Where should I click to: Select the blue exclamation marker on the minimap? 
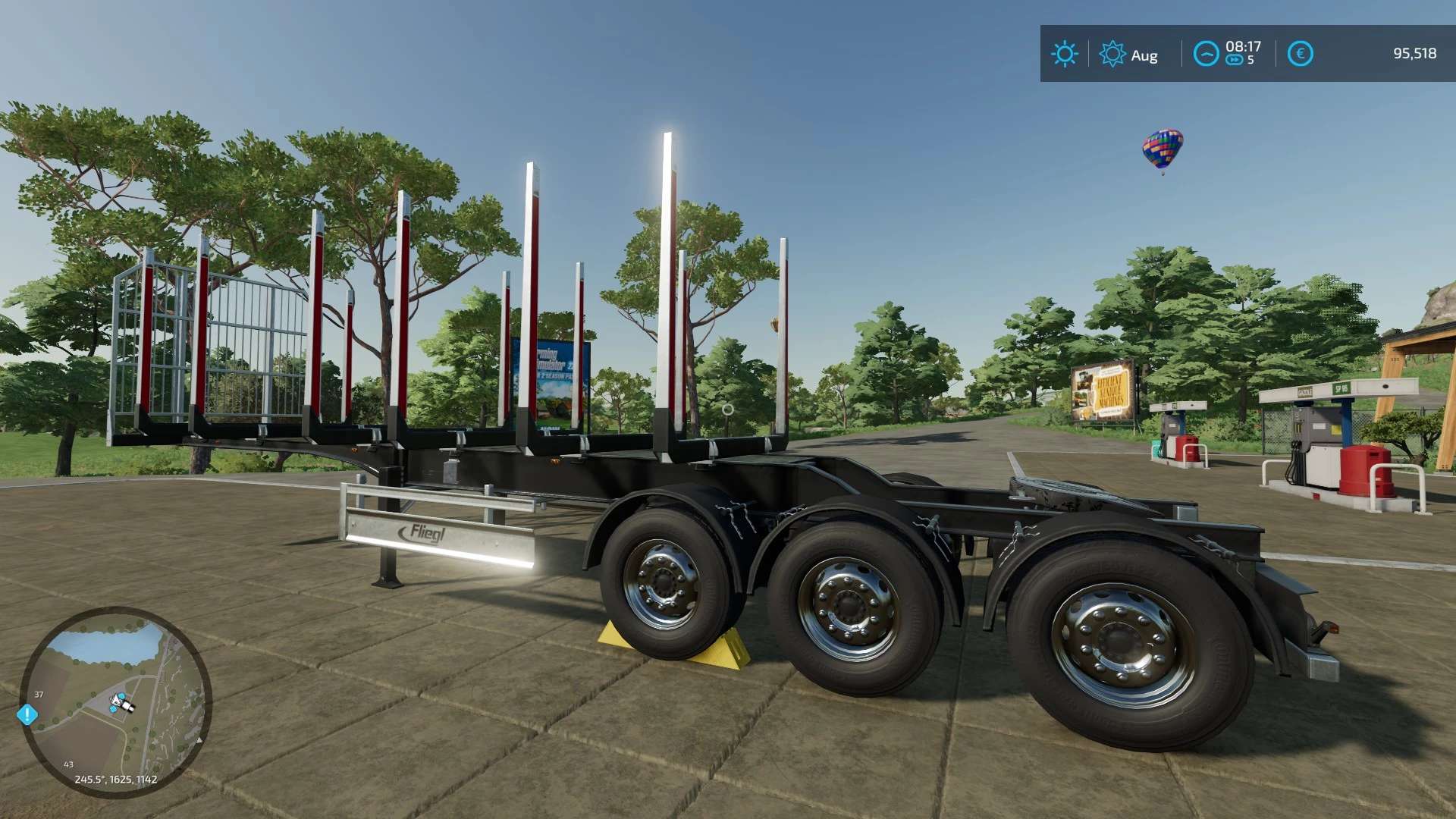(x=27, y=714)
